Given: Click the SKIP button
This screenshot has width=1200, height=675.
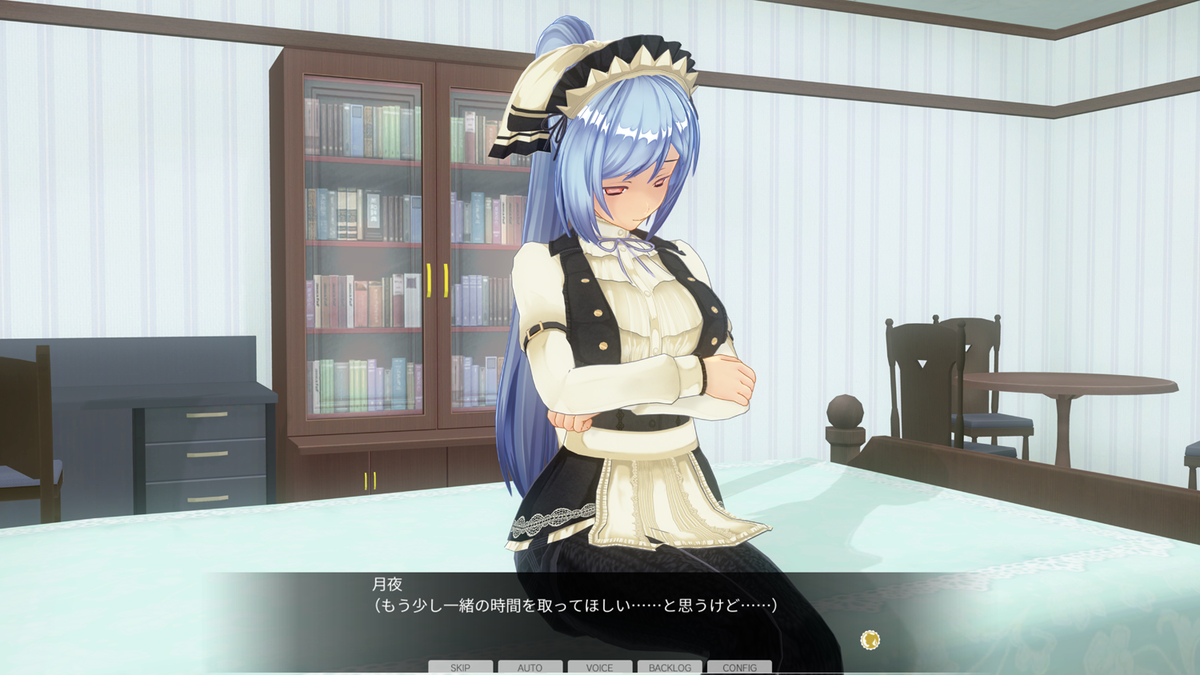Looking at the screenshot, I should coord(460,667).
